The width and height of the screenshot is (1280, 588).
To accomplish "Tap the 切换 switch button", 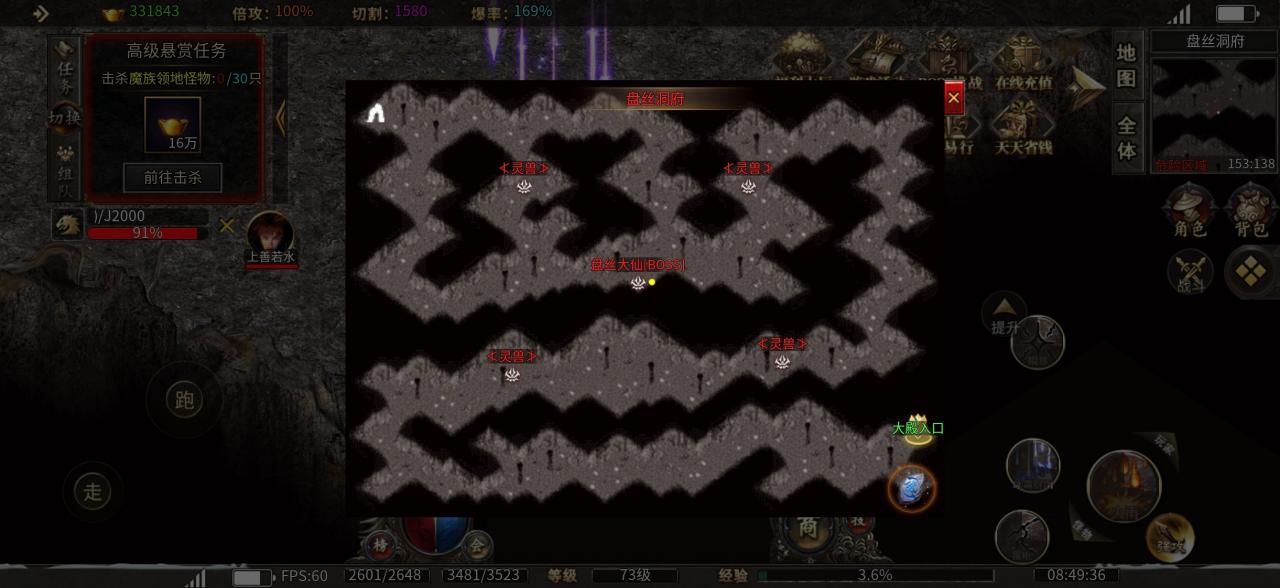I will click(65, 118).
